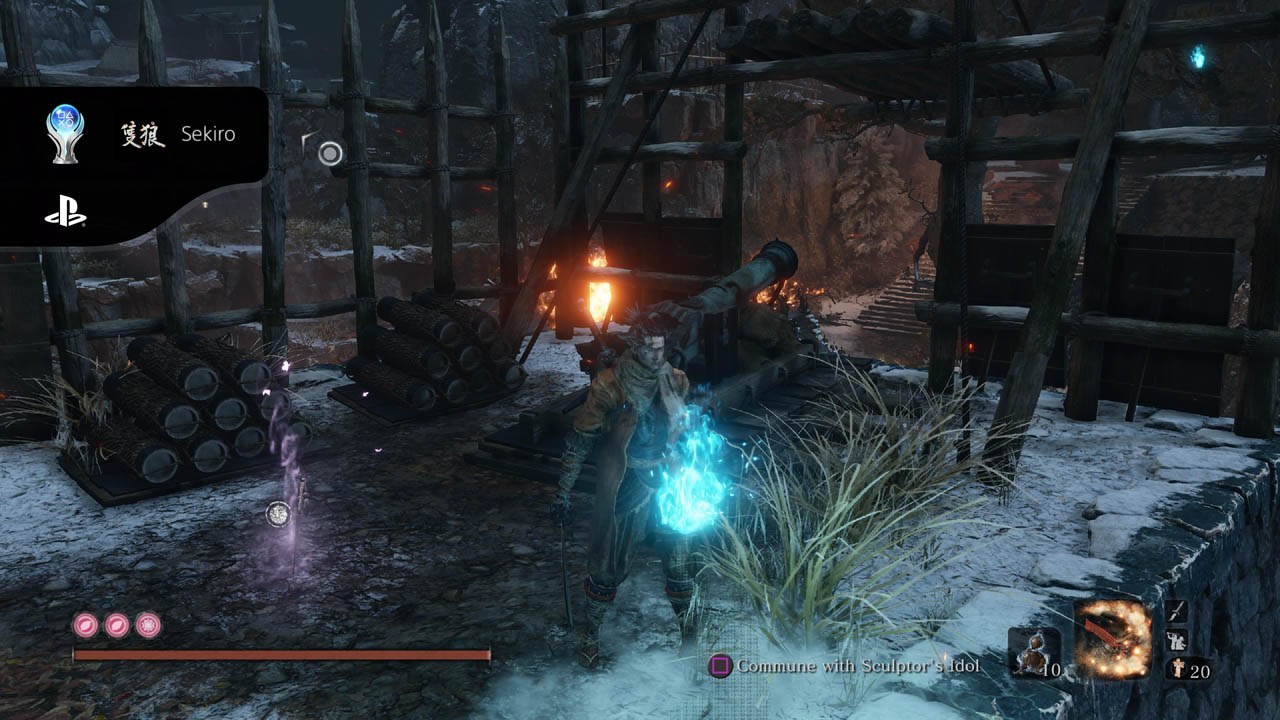Viewport: 1280px width, 720px height.
Task: Activate the fiery prosthetic tool icon
Action: pos(1112,640)
